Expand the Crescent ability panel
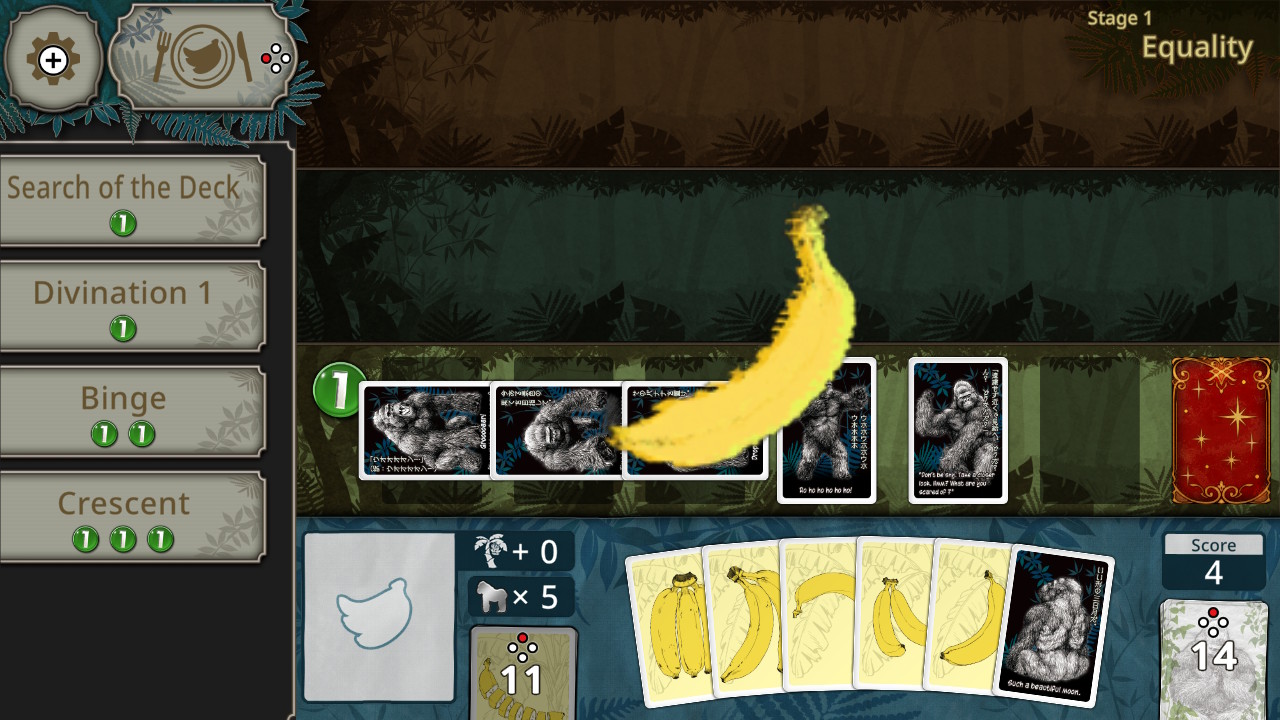The height and width of the screenshot is (720, 1280). pos(121,503)
